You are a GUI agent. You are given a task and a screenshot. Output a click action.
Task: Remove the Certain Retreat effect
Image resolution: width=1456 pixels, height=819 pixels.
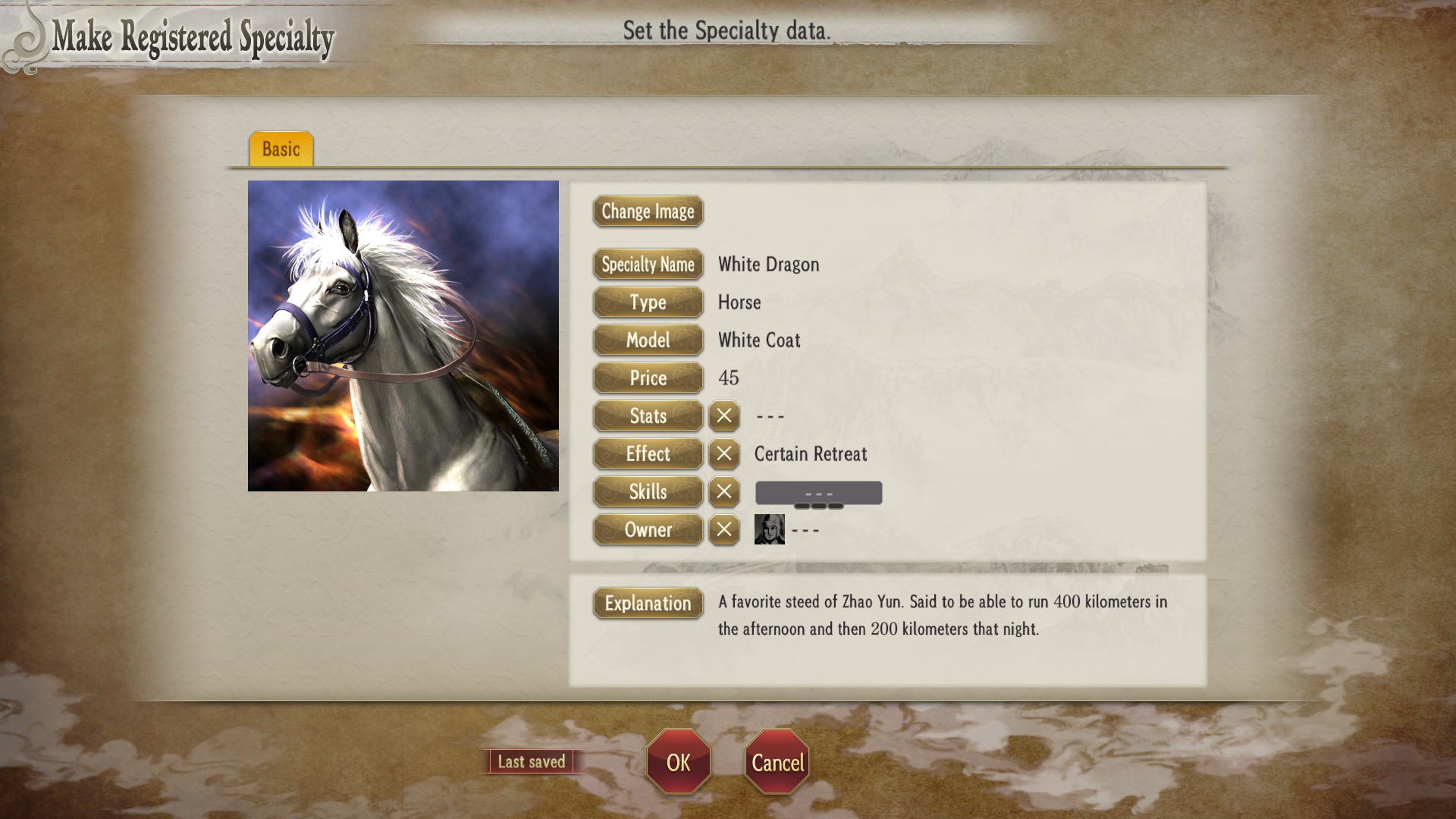point(724,454)
